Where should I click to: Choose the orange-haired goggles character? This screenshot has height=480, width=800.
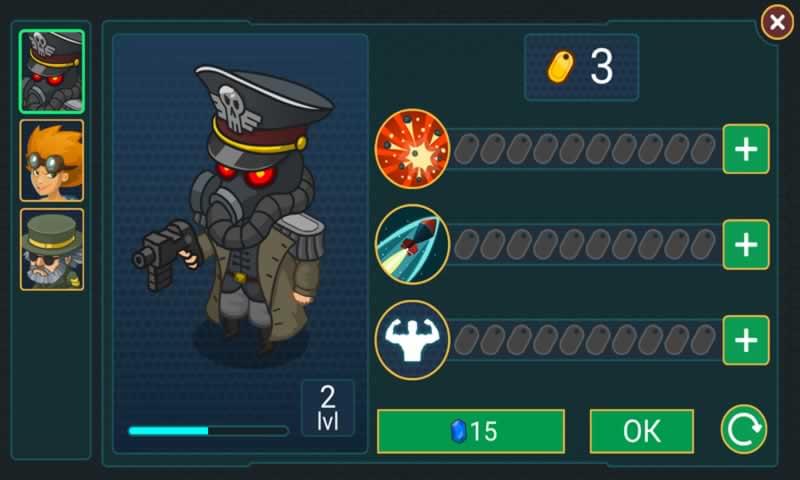click(52, 160)
